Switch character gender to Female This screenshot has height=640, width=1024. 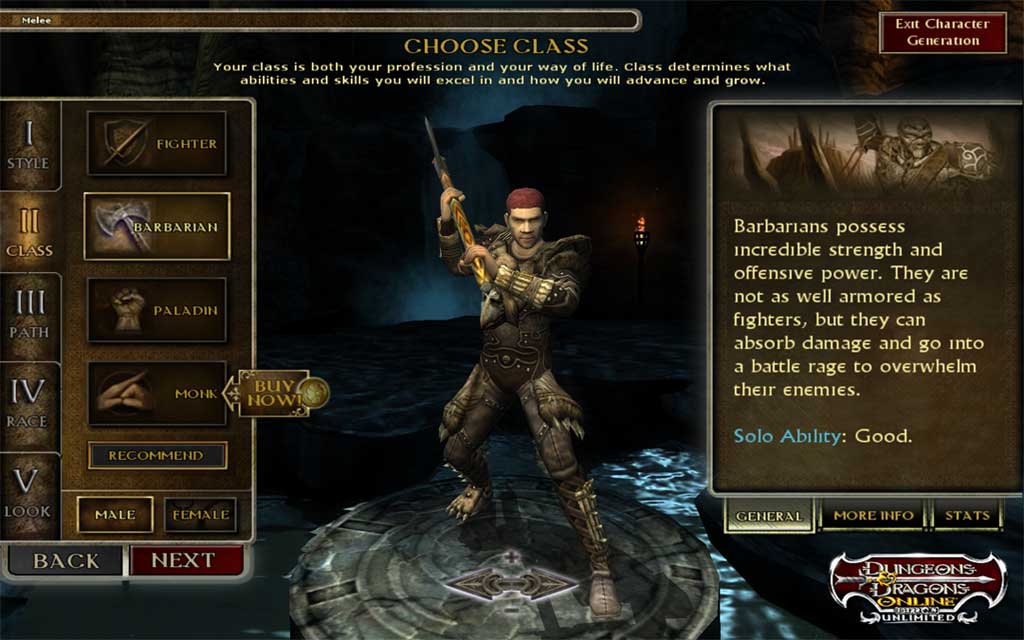pyautogui.click(x=200, y=514)
